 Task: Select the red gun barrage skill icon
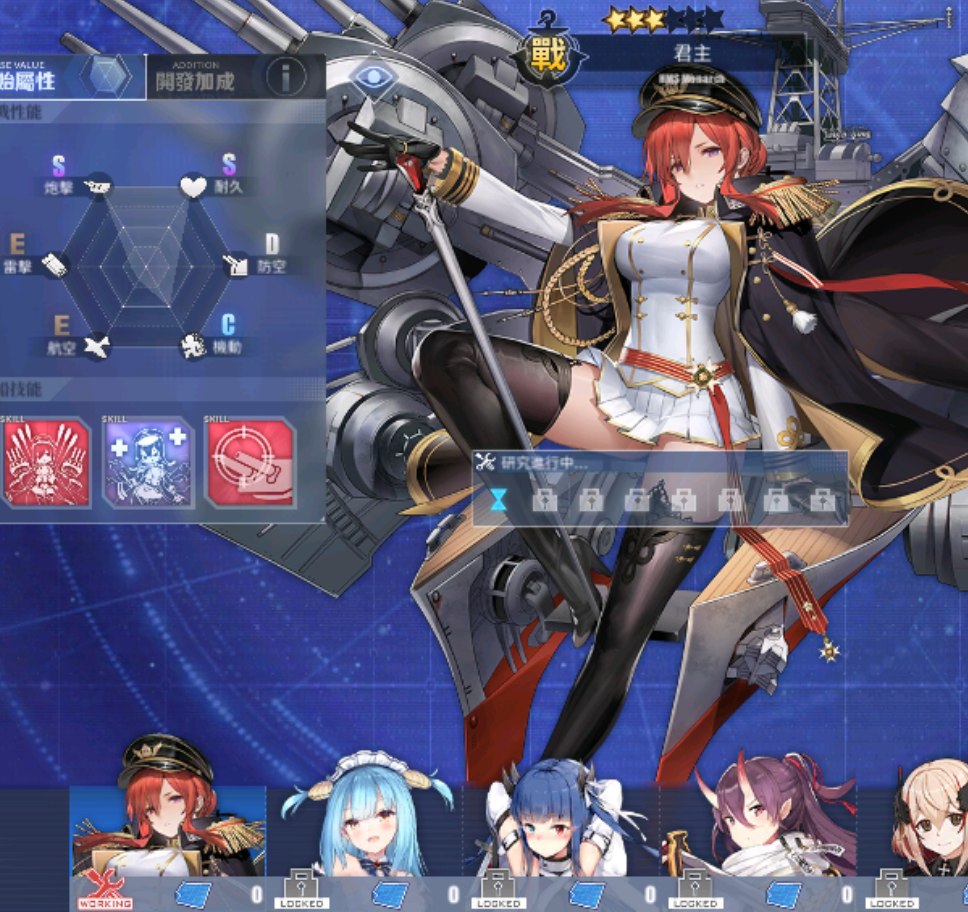point(45,463)
